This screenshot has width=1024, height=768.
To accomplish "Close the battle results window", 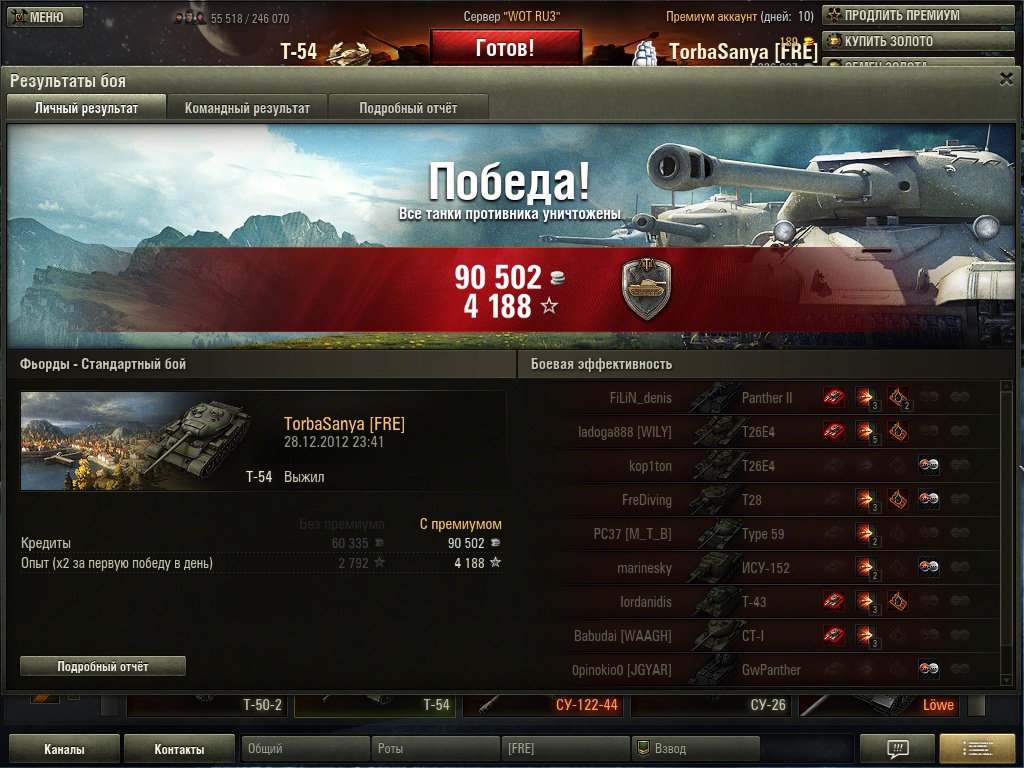I will click(1006, 79).
